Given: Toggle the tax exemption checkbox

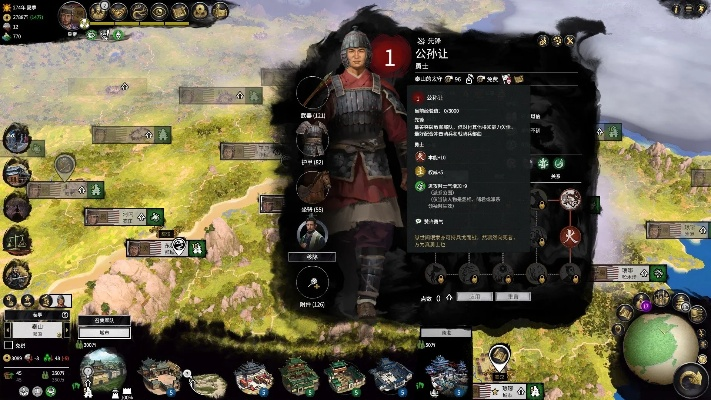Looking at the screenshot, I should [x=9, y=347].
